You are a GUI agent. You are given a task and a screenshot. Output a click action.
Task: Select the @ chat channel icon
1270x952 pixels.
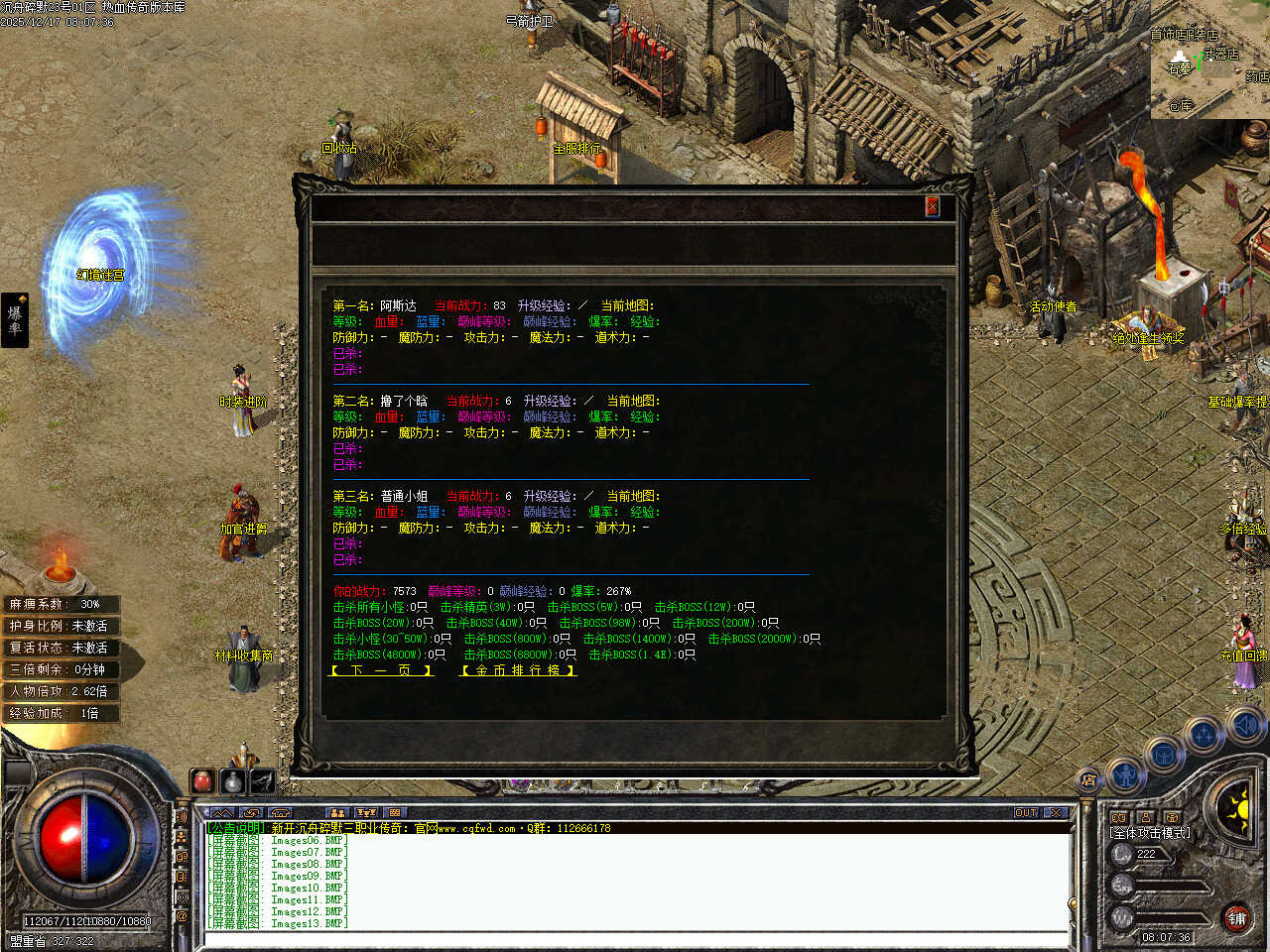(x=182, y=917)
